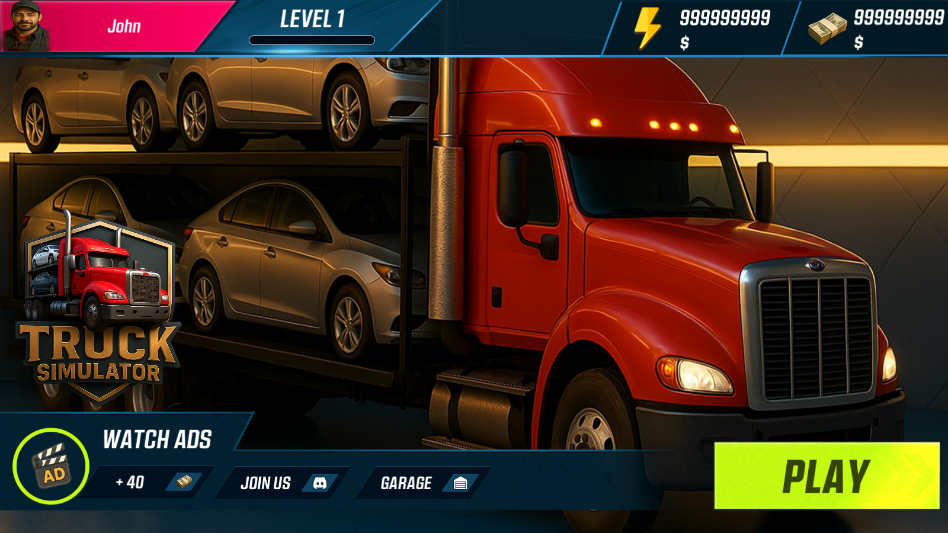Open John's player profile avatar
Screen dimensions: 948x533
[26, 26]
